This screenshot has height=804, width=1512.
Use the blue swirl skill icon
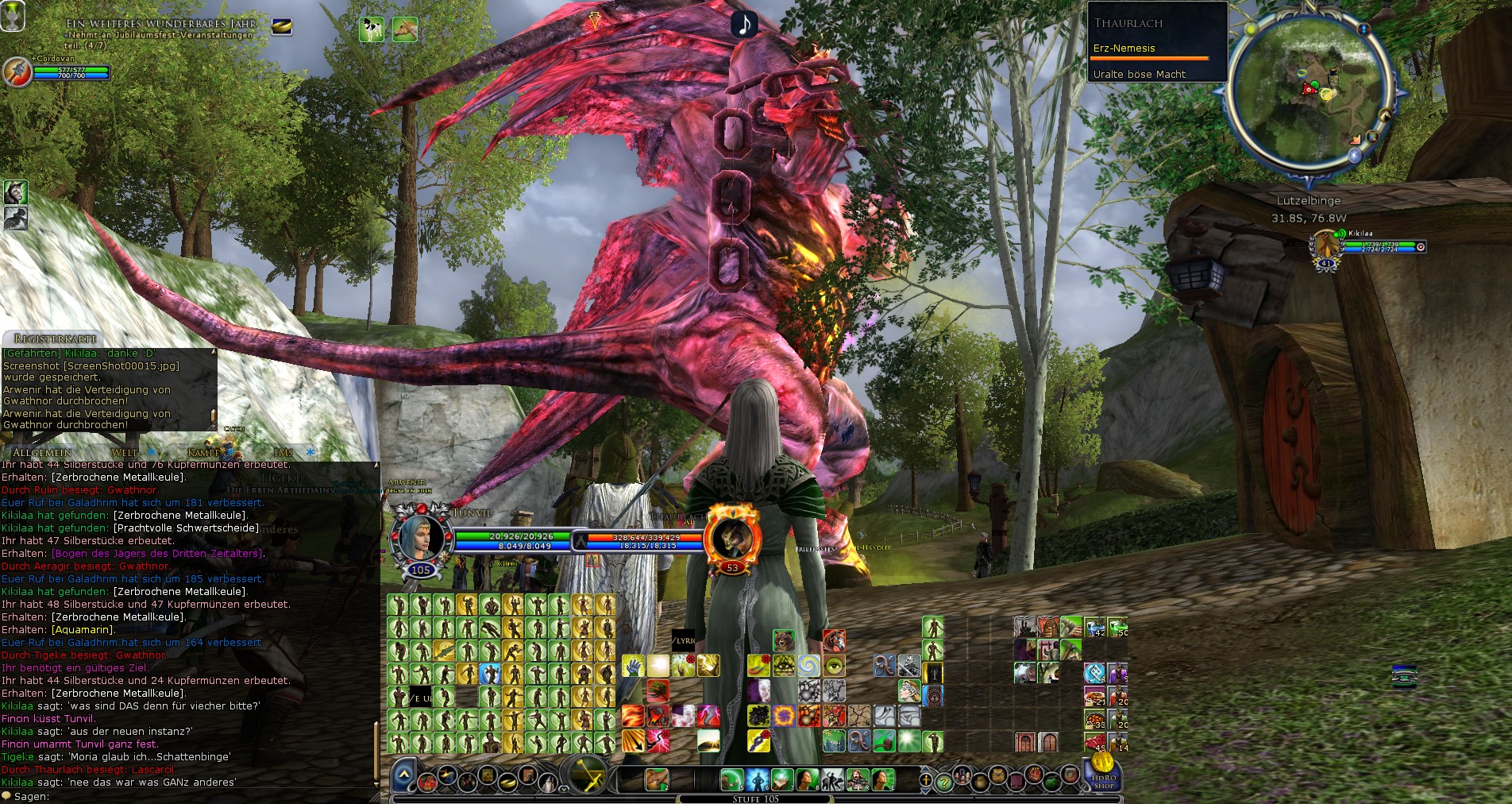[809, 665]
